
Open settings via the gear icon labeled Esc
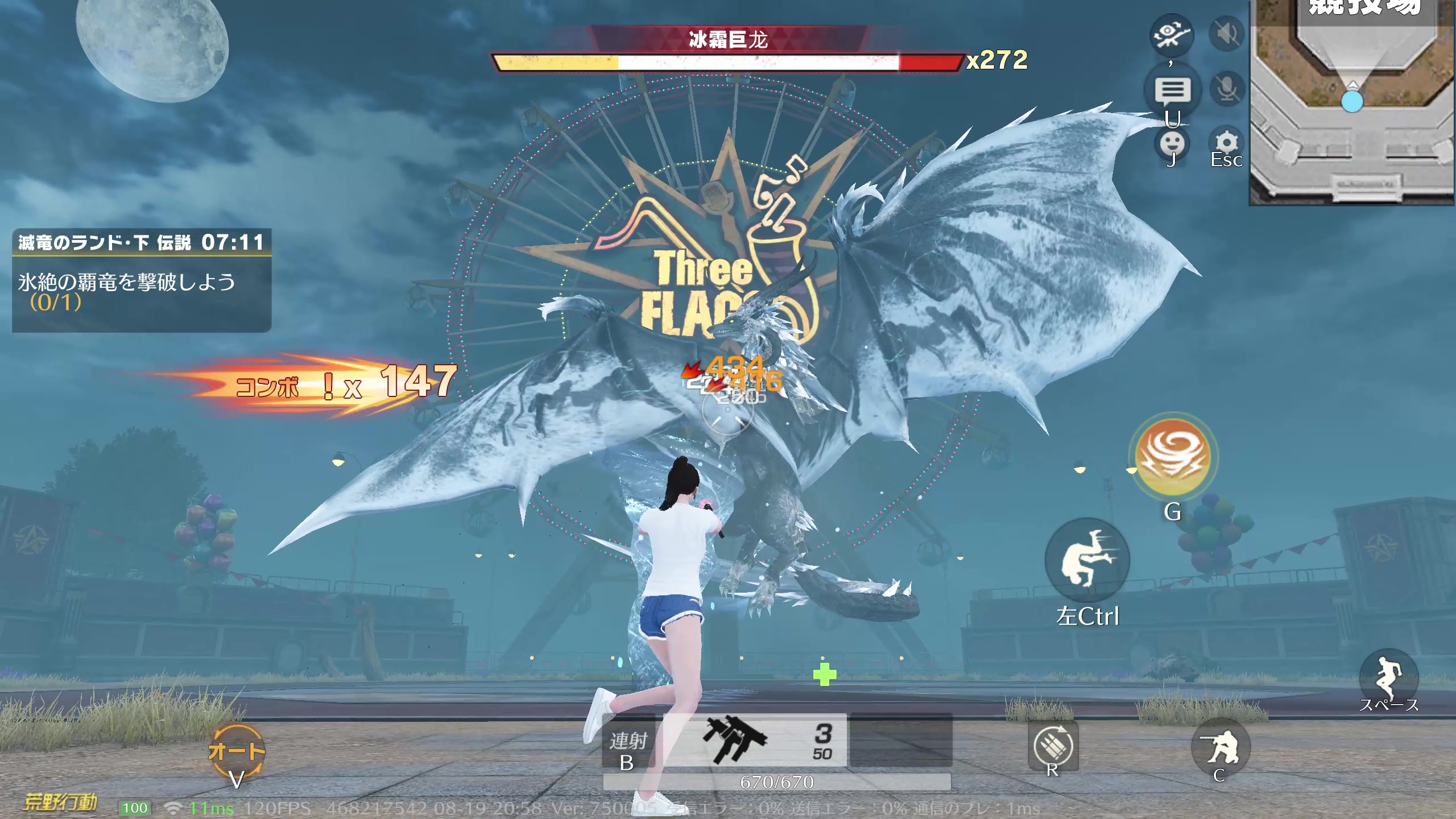click(1227, 139)
